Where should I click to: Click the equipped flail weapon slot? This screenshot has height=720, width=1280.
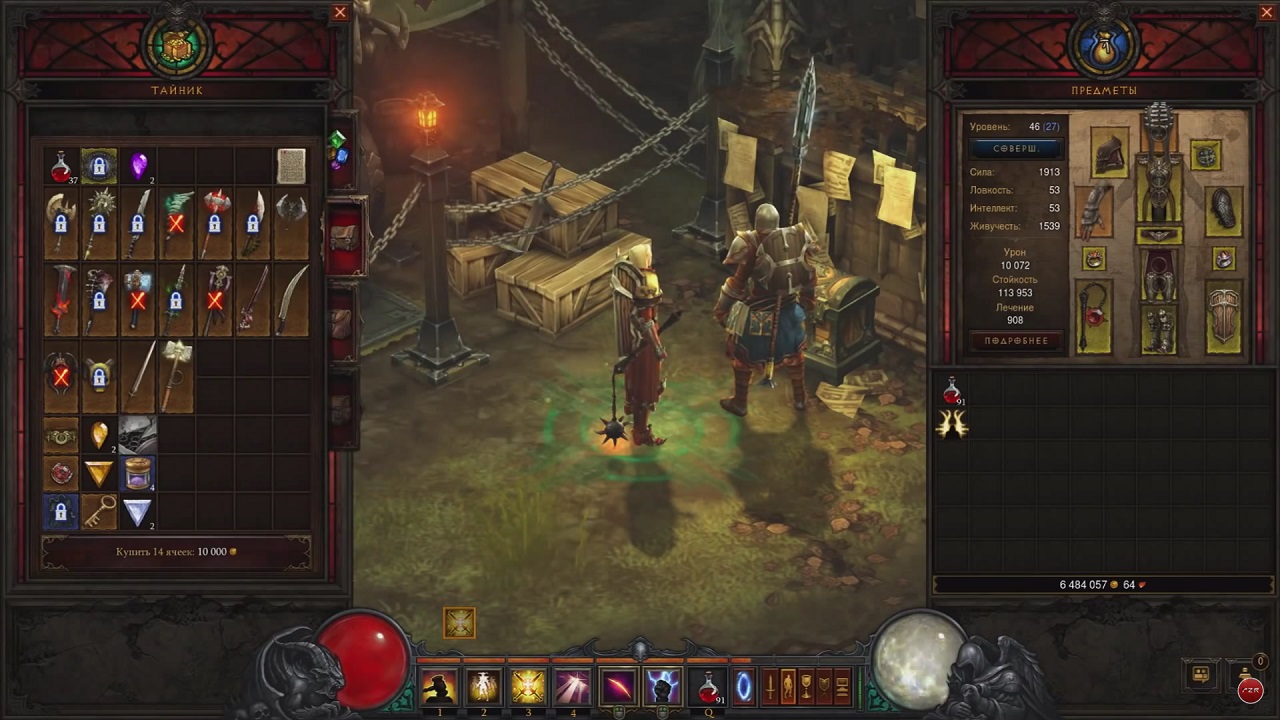point(1094,317)
